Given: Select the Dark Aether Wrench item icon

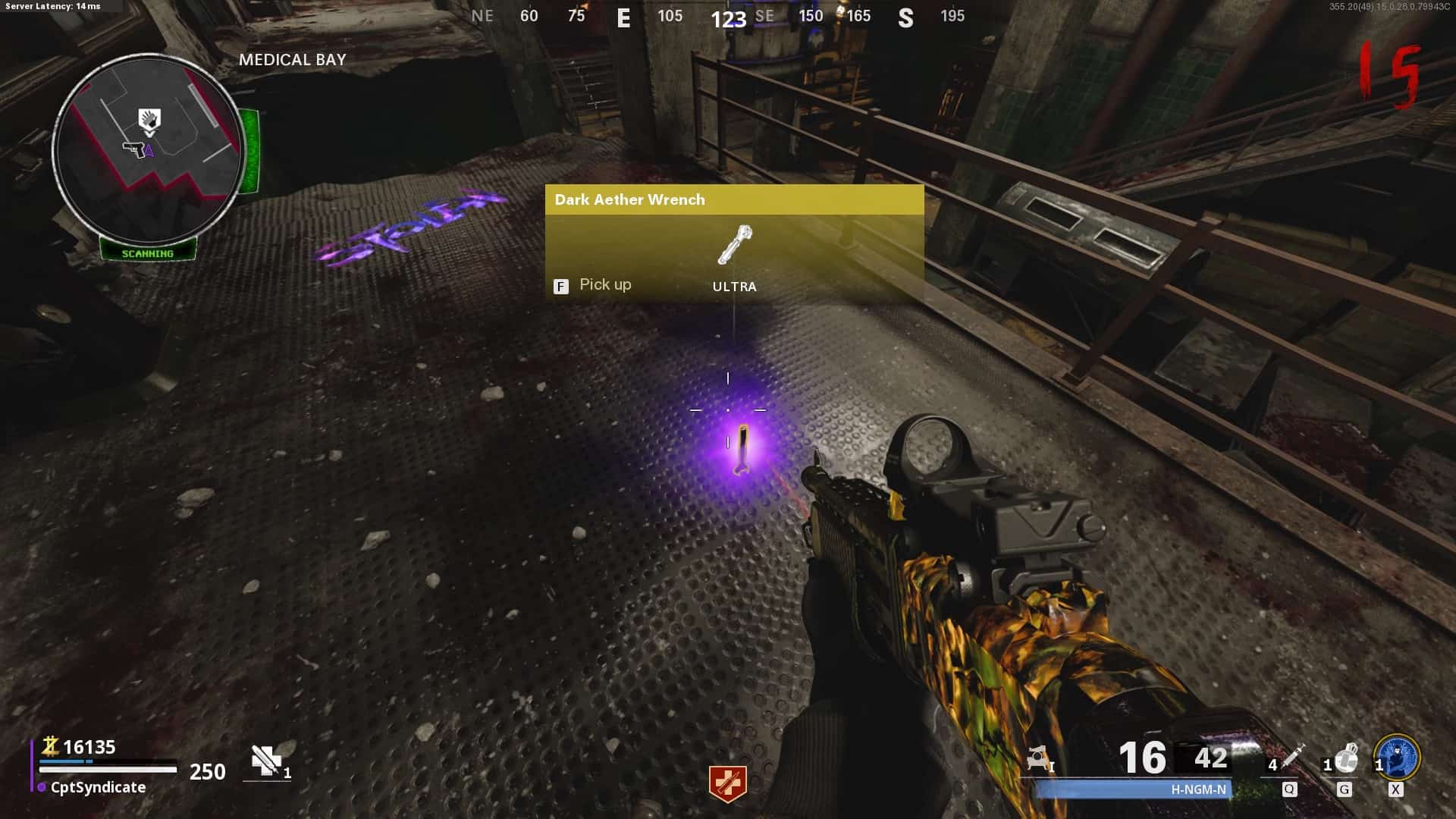Looking at the screenshot, I should click(x=734, y=245).
